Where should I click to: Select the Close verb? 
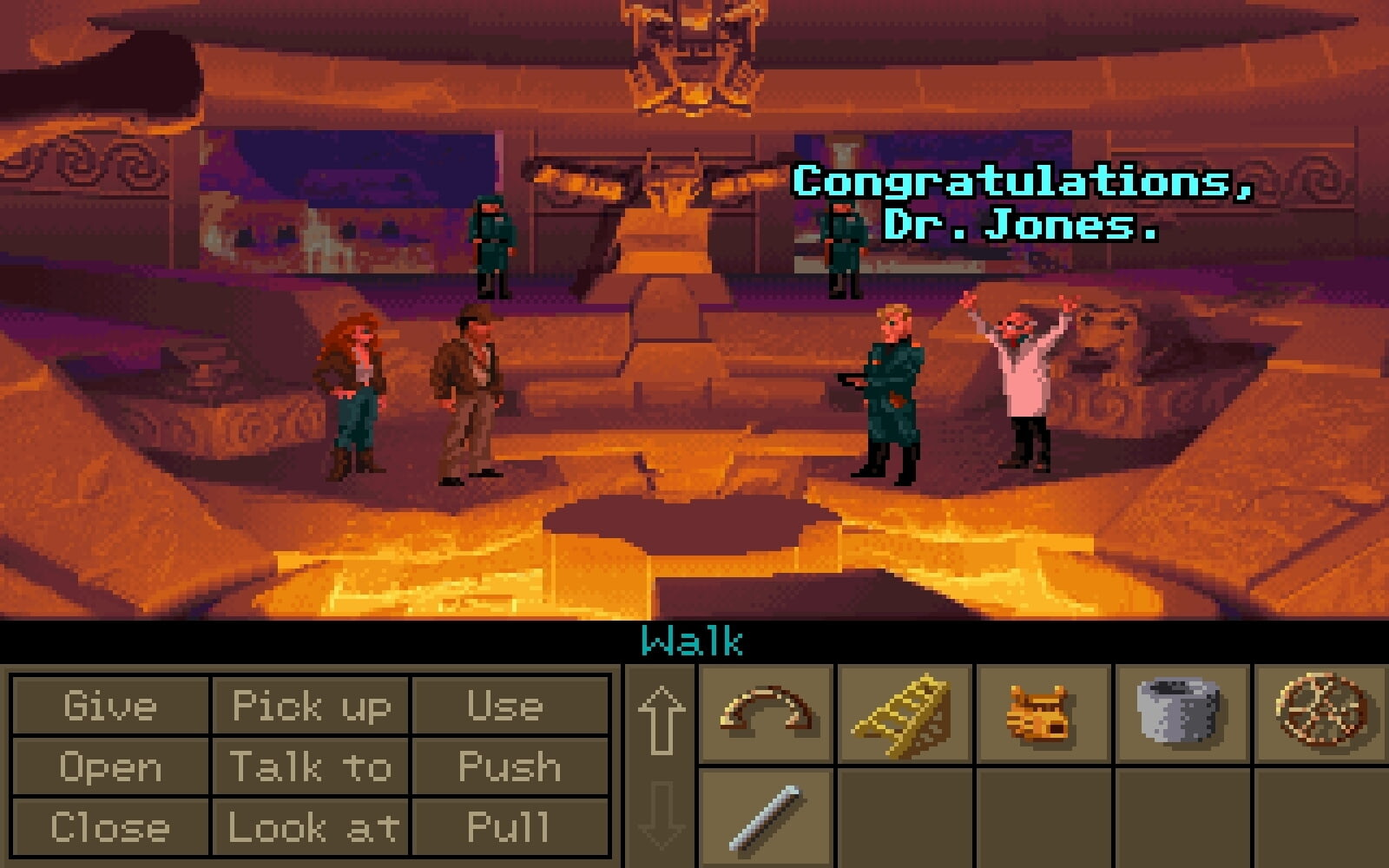click(110, 827)
